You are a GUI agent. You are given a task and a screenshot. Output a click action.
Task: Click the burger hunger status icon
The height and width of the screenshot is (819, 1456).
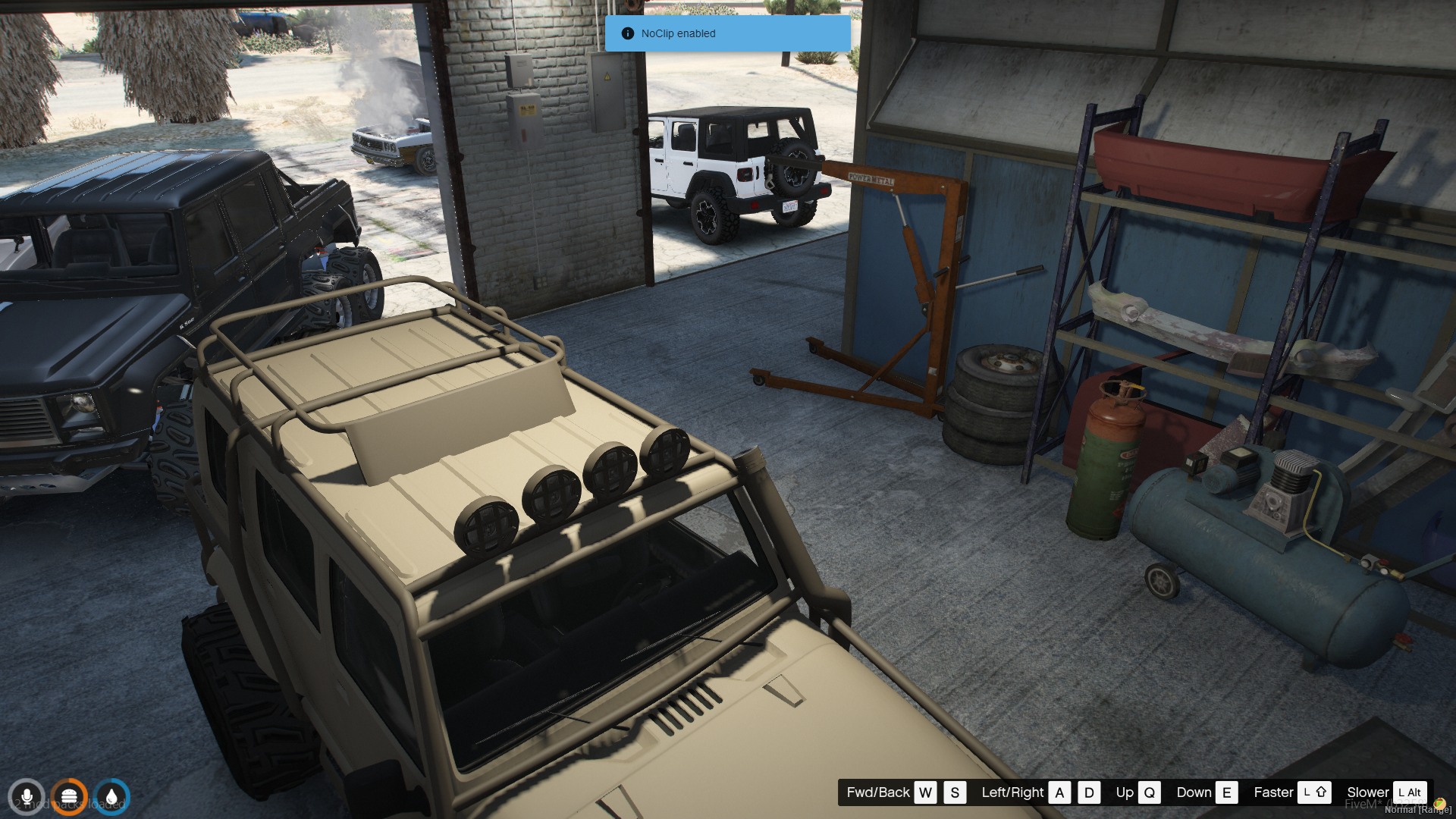69,797
